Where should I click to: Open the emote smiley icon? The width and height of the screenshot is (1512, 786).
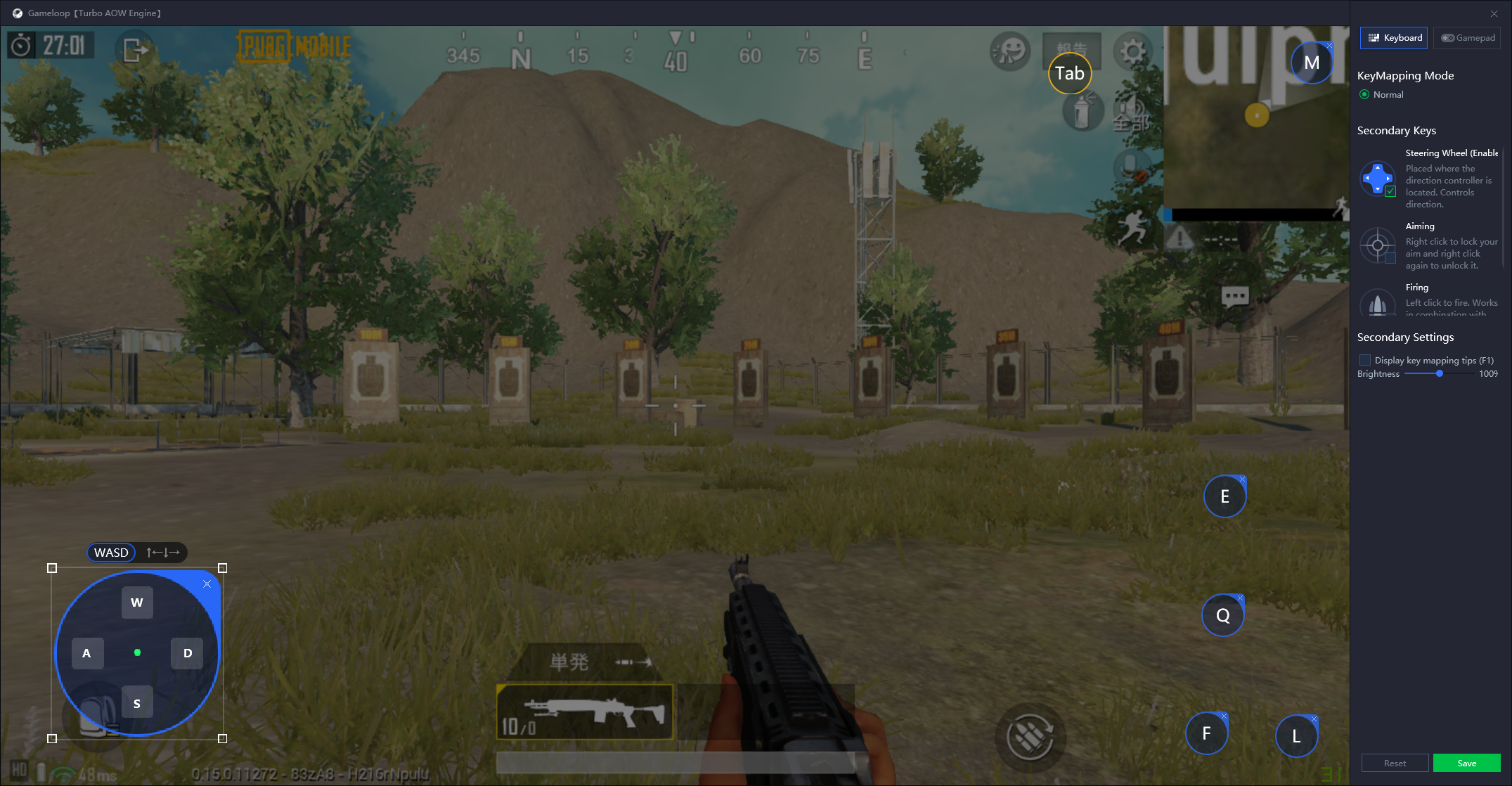pyautogui.click(x=1010, y=51)
